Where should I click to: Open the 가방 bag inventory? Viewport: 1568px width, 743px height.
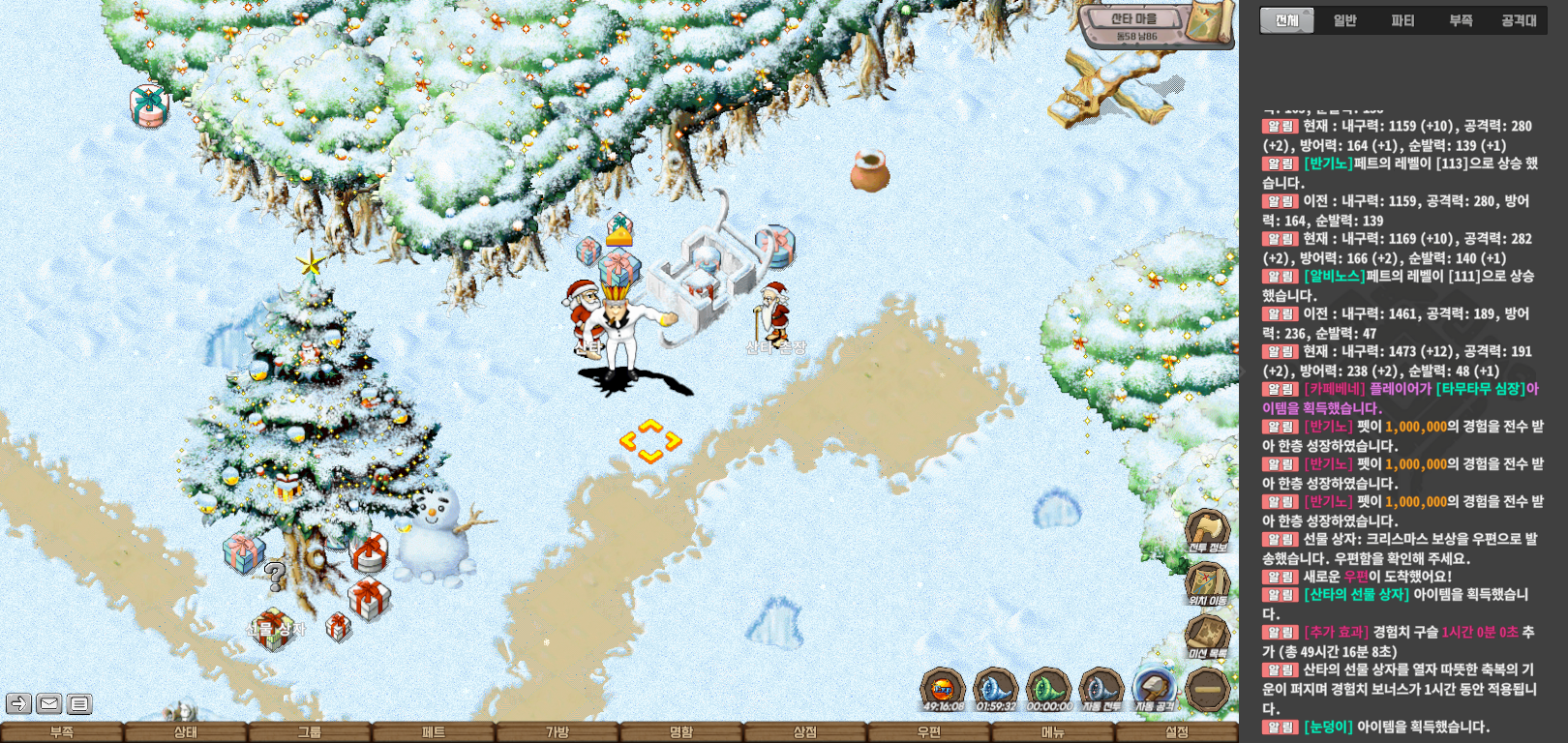click(558, 732)
